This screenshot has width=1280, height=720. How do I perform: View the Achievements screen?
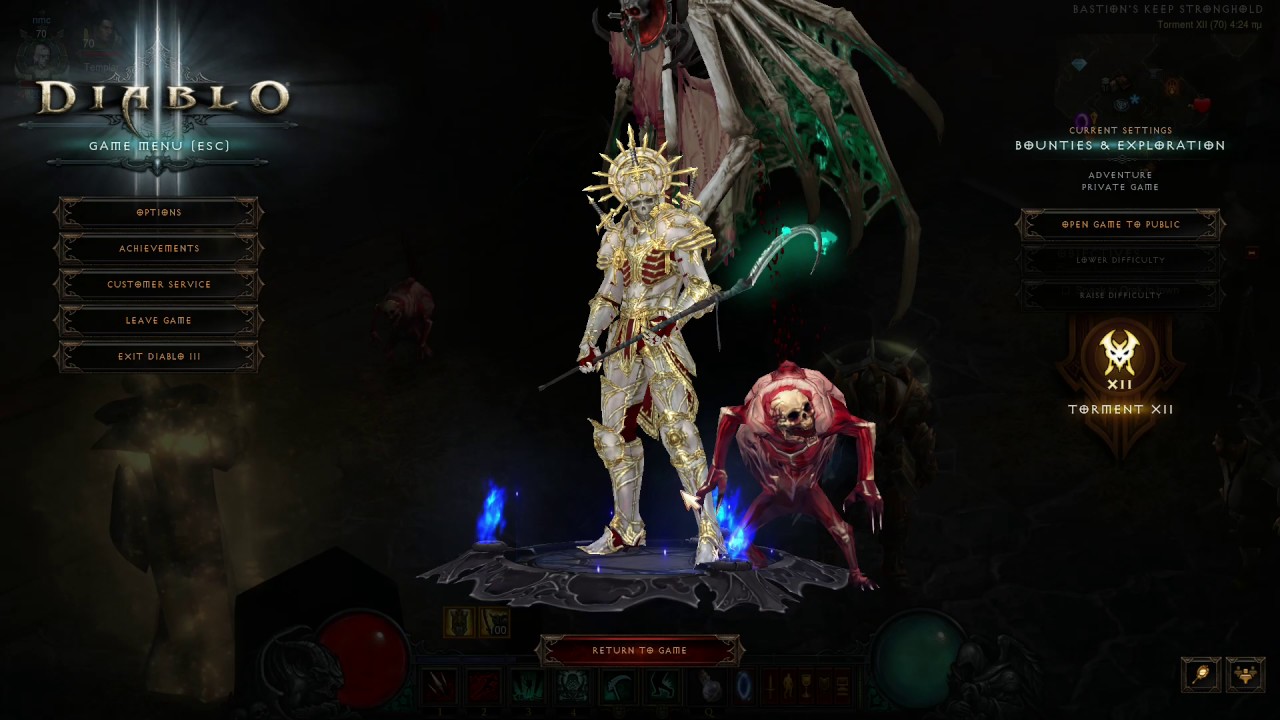click(x=159, y=248)
